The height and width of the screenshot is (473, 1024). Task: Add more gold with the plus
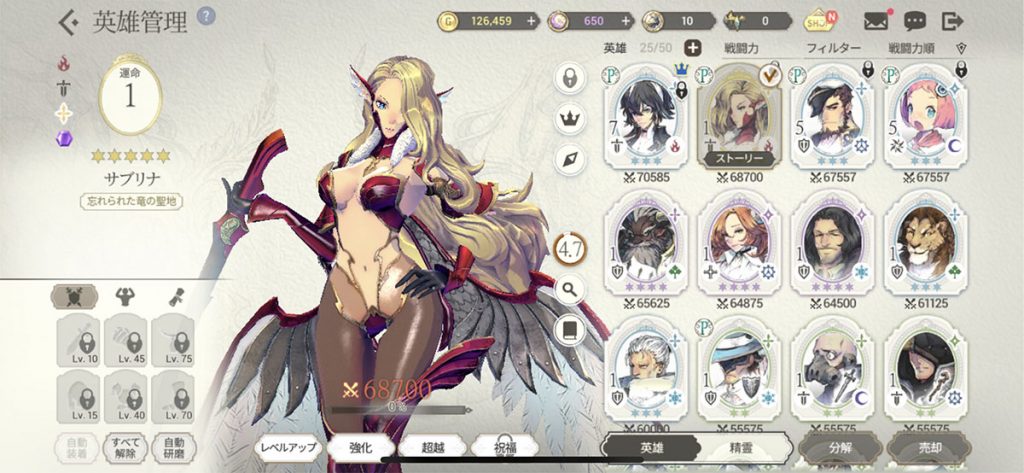530,20
